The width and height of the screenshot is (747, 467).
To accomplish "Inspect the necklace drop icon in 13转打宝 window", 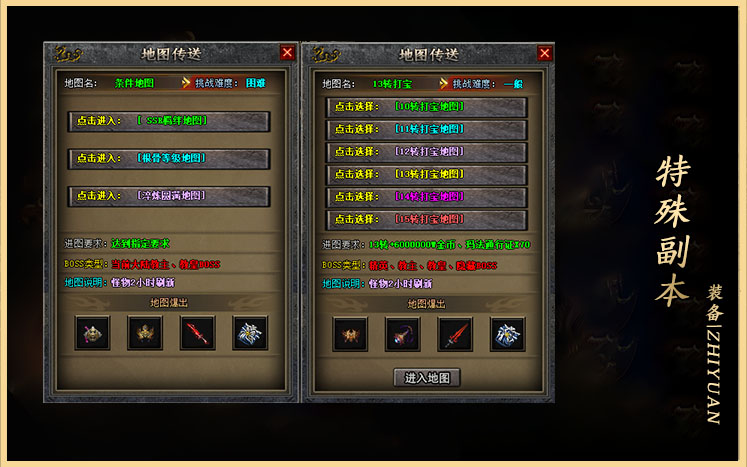I will [403, 334].
